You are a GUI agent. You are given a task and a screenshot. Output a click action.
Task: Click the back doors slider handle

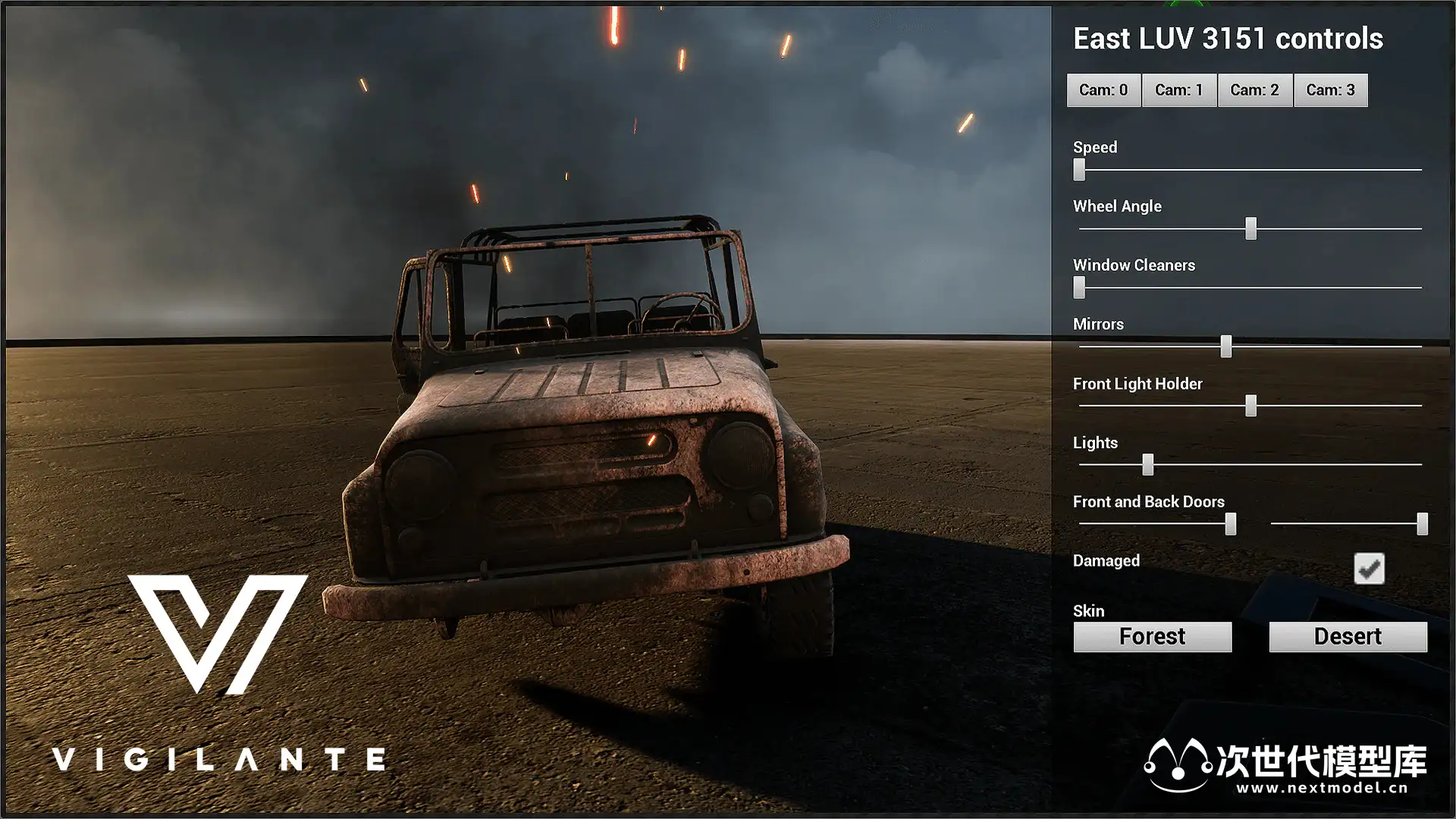1422,523
